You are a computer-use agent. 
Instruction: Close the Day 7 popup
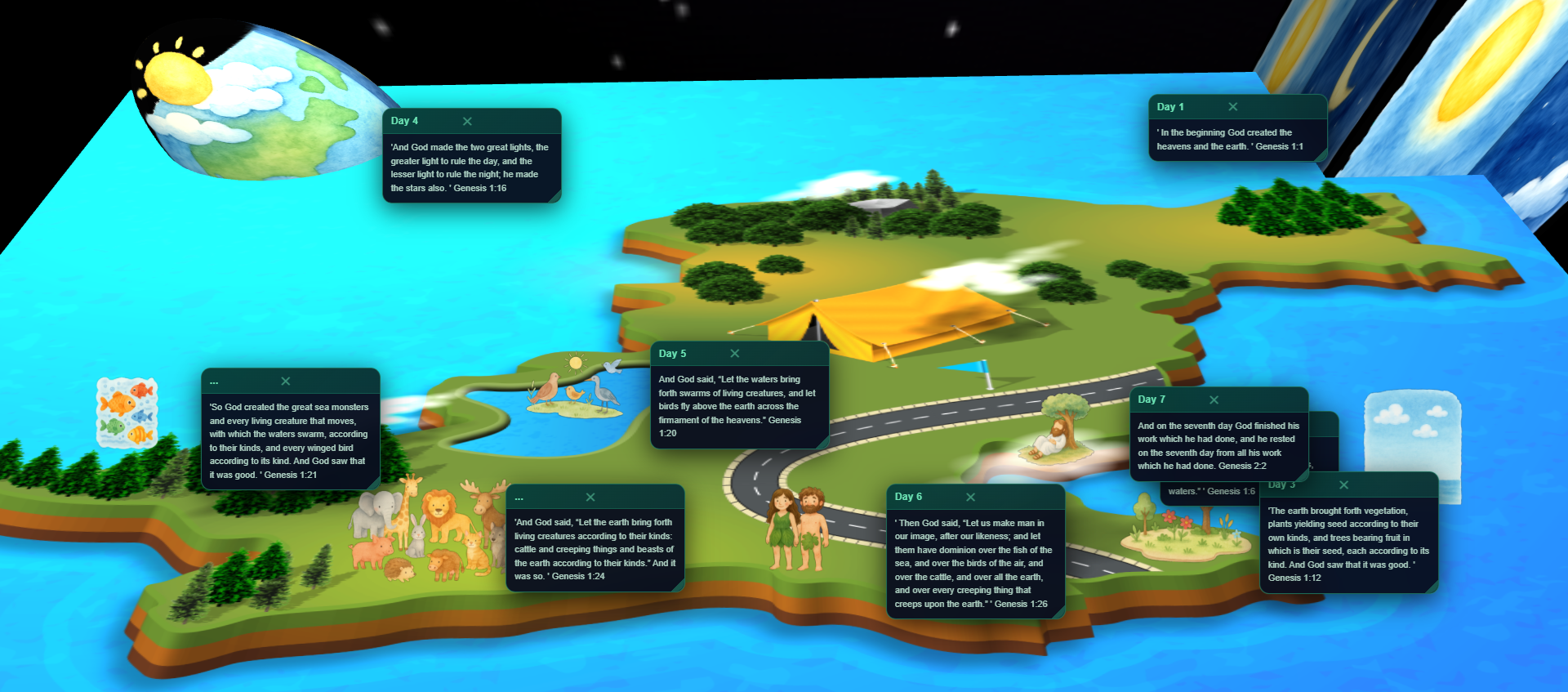pyautogui.click(x=1214, y=400)
